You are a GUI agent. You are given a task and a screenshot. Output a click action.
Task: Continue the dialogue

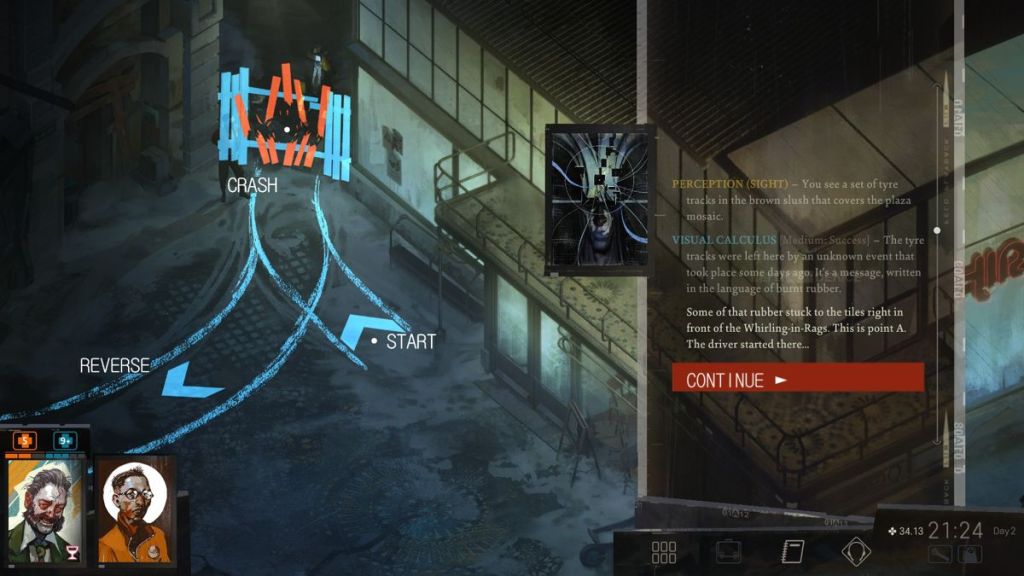tap(797, 379)
